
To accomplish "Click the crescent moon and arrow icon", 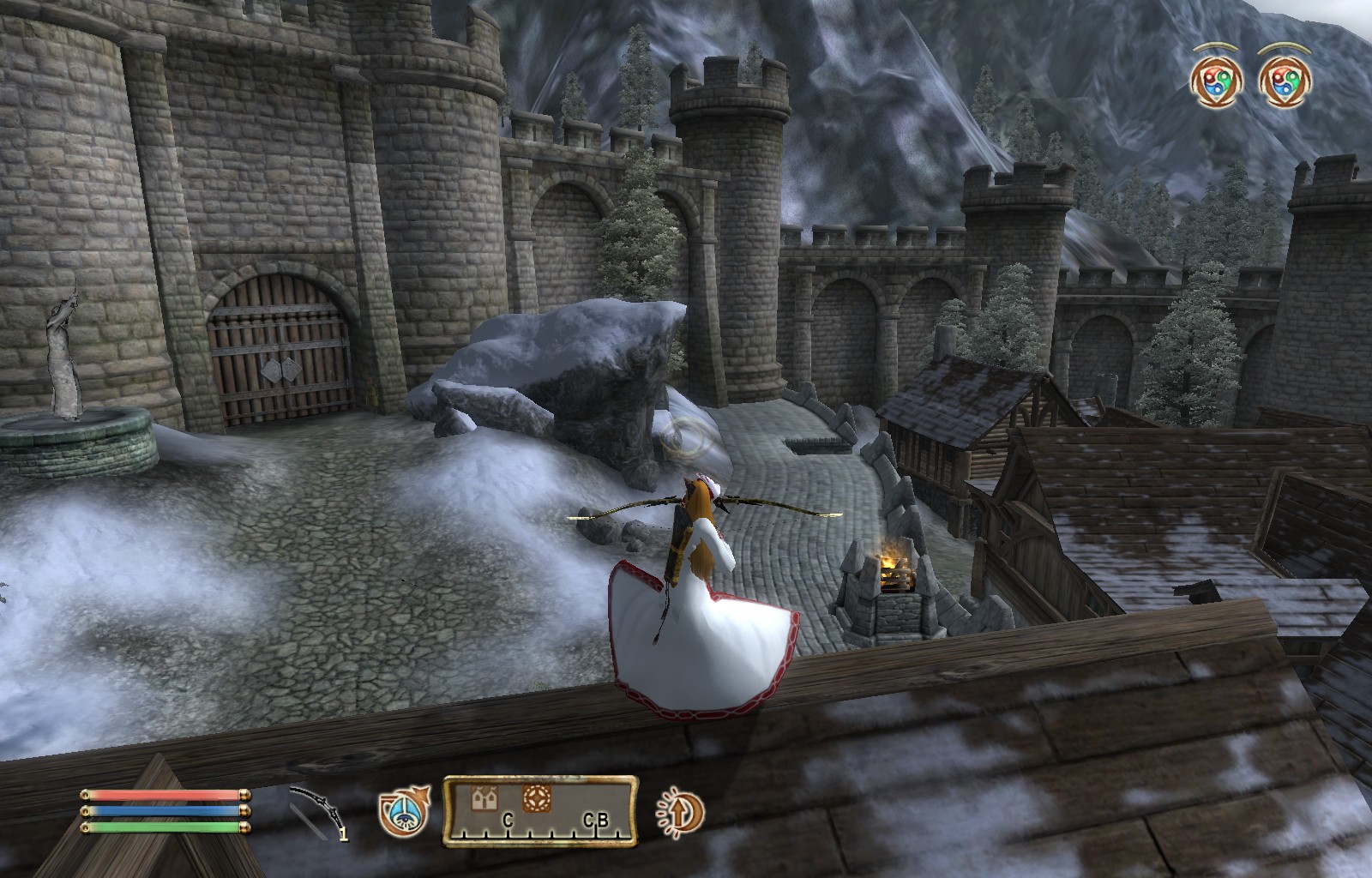I will point(680,812).
